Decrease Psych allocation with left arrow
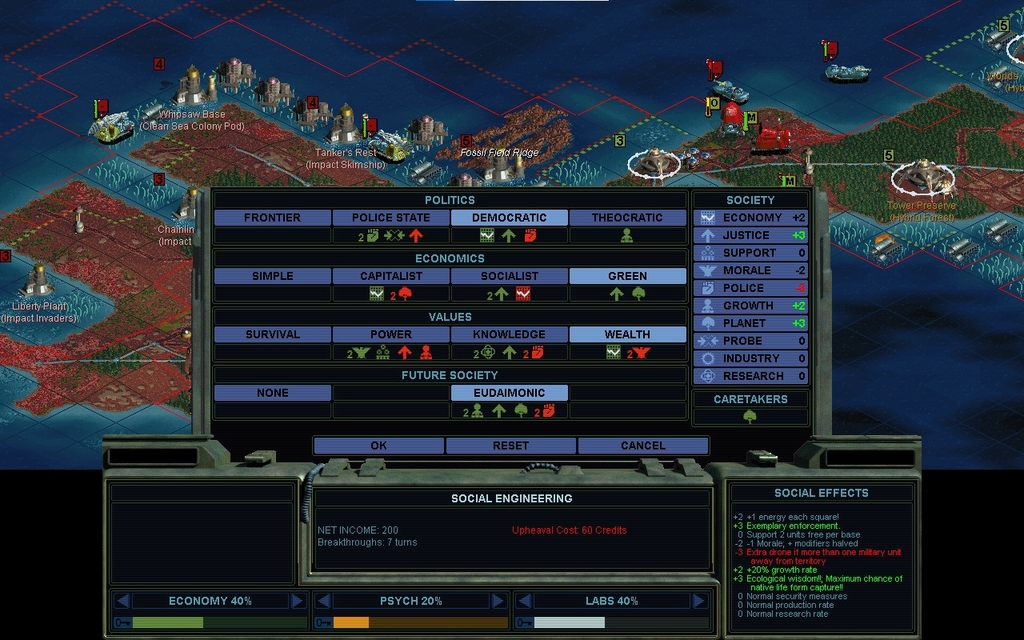This screenshot has width=1024, height=640. (x=323, y=601)
